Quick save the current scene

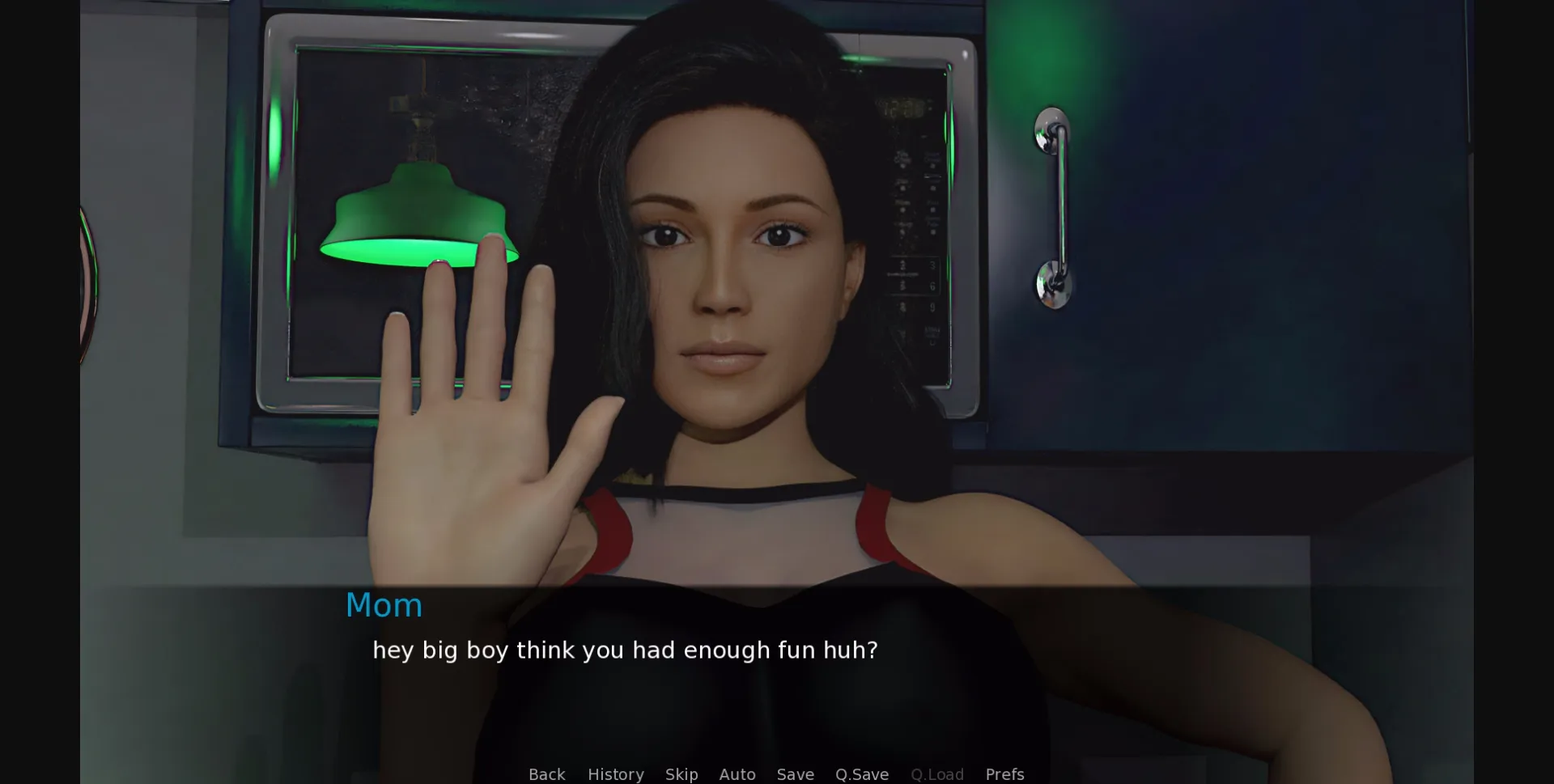coord(861,774)
